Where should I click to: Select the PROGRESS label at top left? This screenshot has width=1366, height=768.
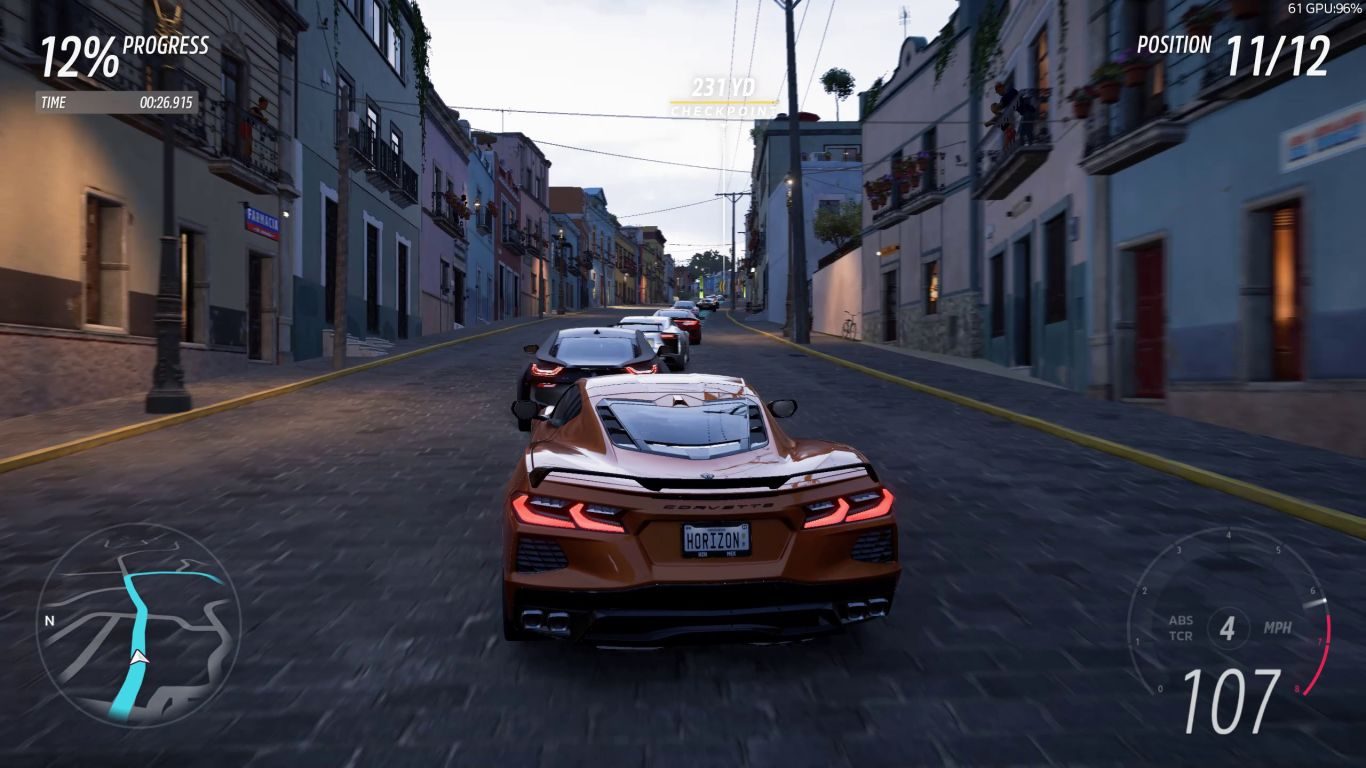coord(167,47)
